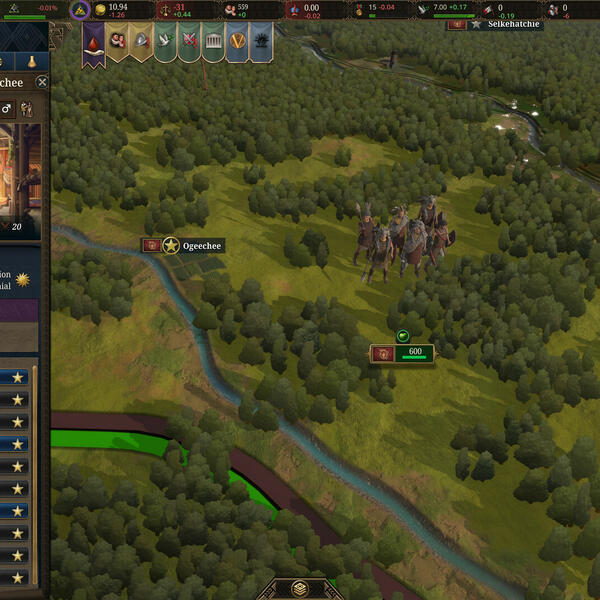Open the temple building alert banner
The height and width of the screenshot is (600, 600).
214,42
